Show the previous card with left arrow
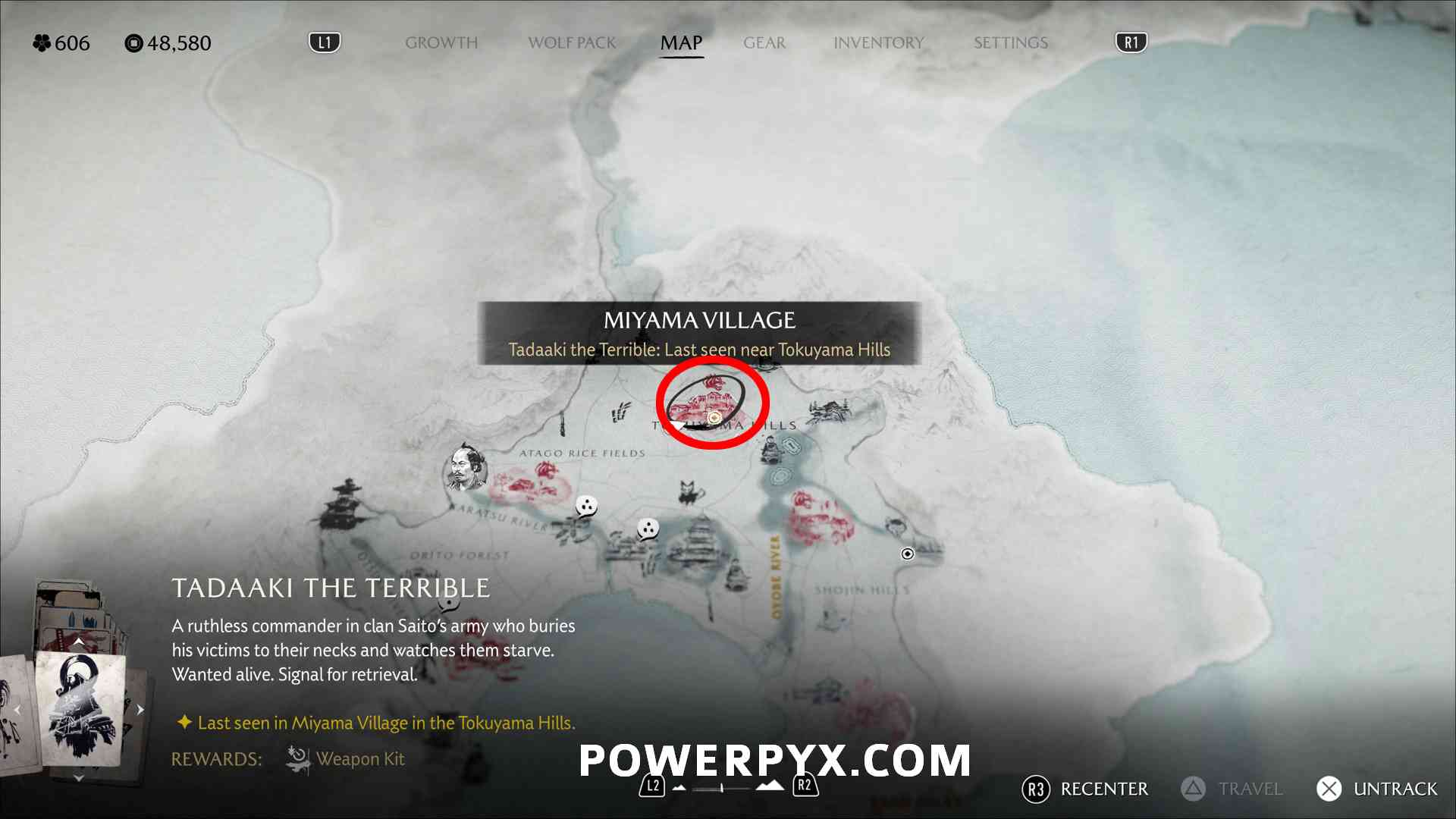This screenshot has width=1456, height=819. click(x=17, y=710)
